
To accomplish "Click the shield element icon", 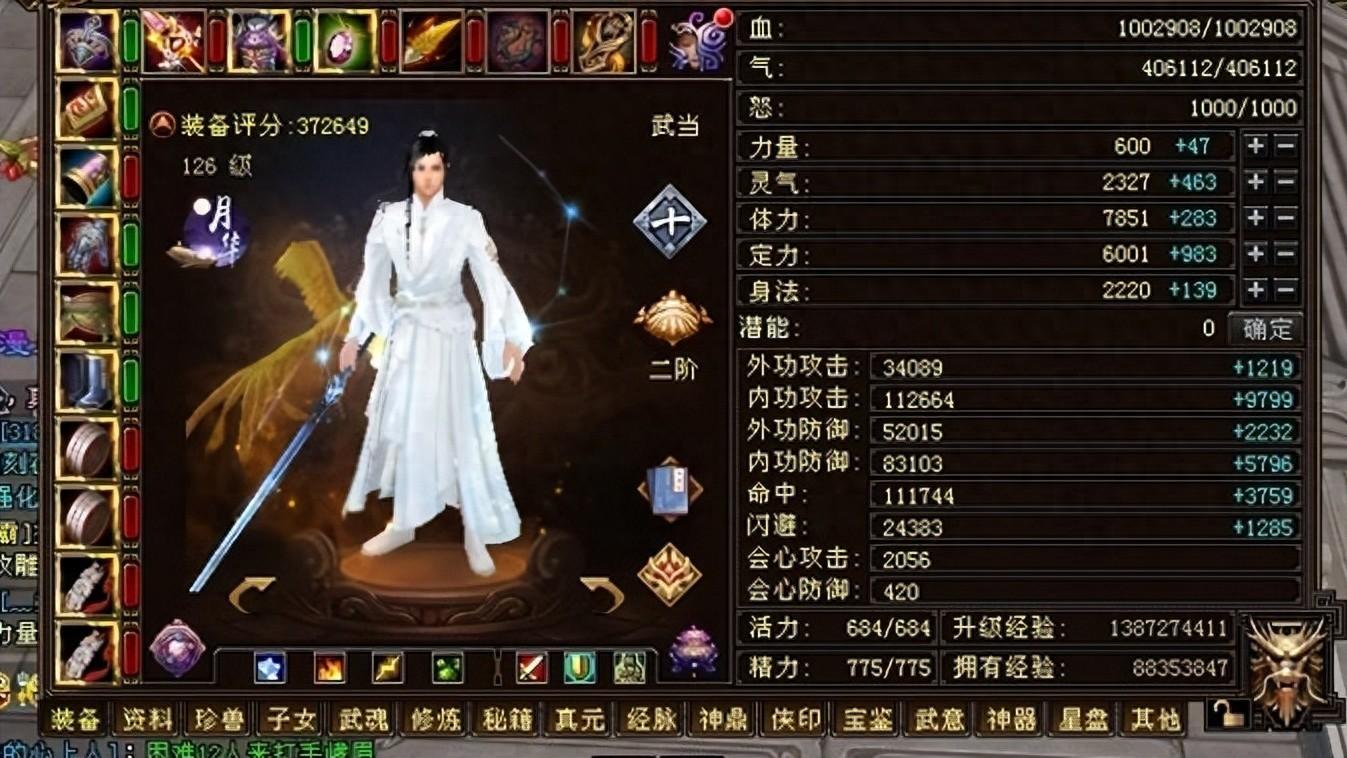I will 578,667.
